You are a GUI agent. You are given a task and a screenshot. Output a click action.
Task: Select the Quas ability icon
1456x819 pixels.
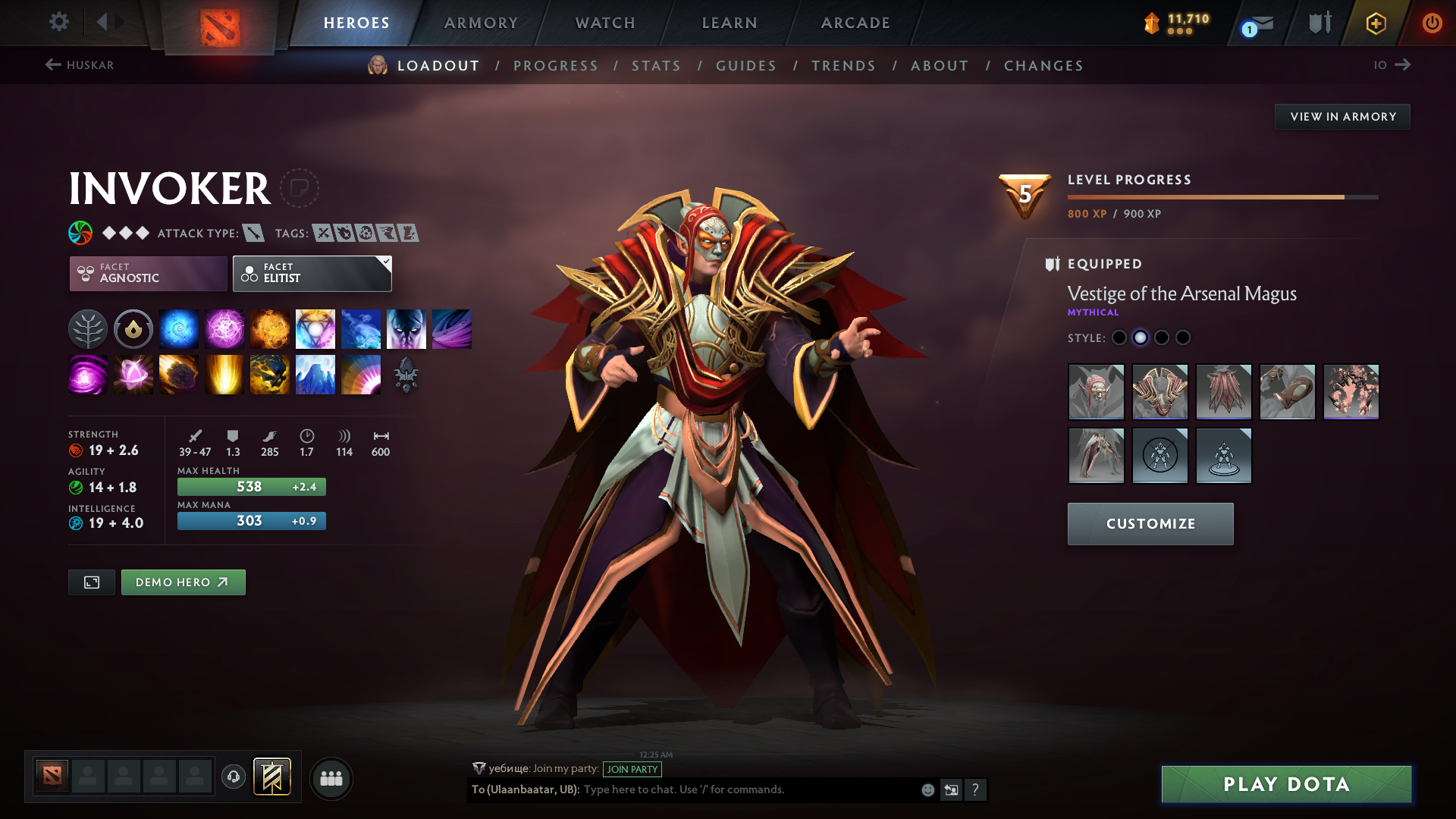tap(178, 328)
